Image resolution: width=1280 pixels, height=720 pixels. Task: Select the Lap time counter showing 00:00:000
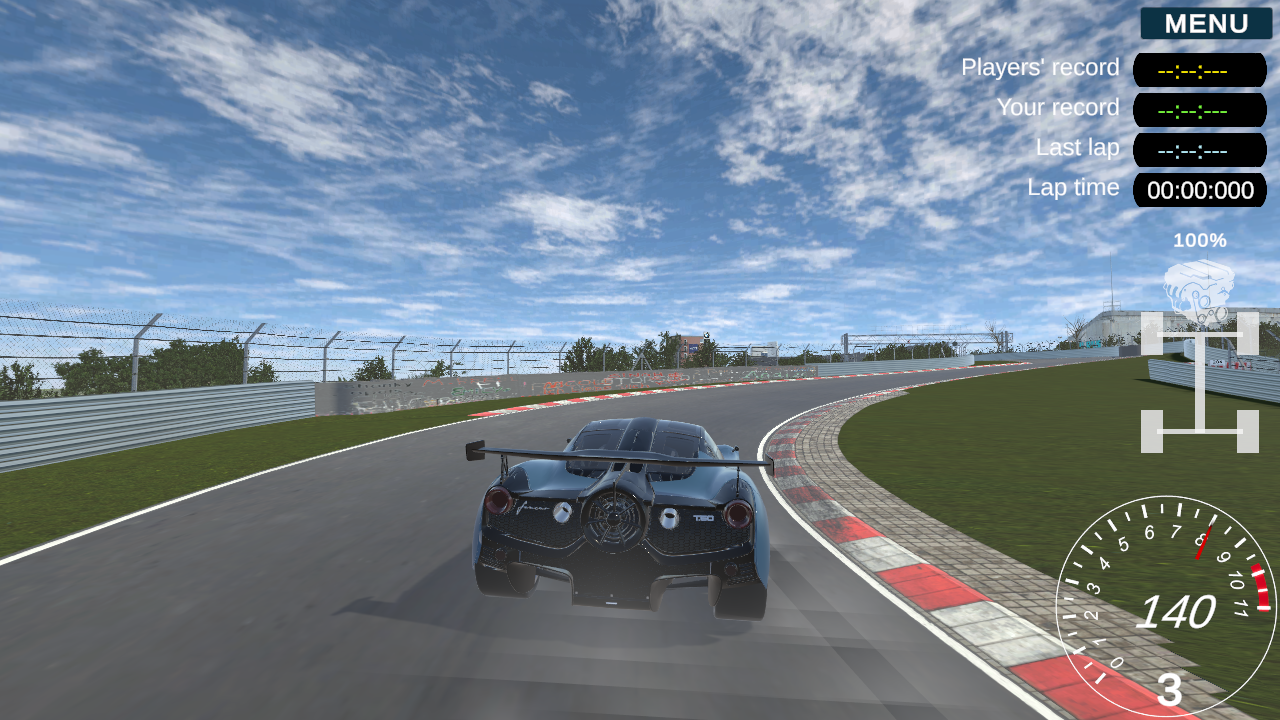(x=1199, y=190)
